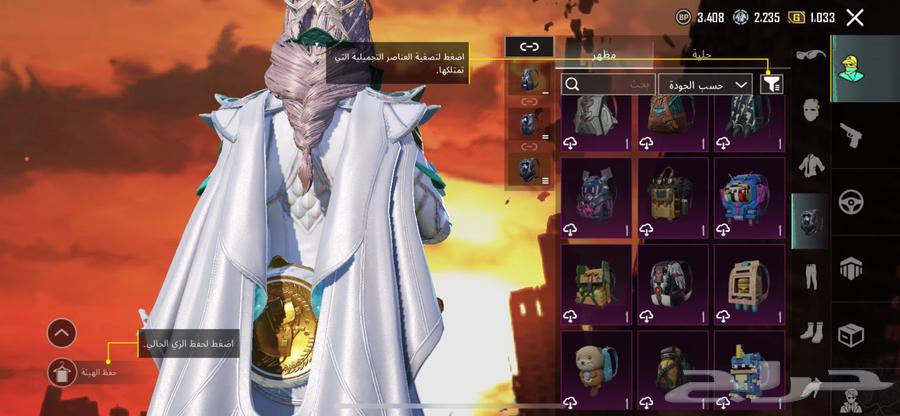This screenshot has width=900, height=416.
Task: Close the inventory with the X button
Action: [855, 17]
